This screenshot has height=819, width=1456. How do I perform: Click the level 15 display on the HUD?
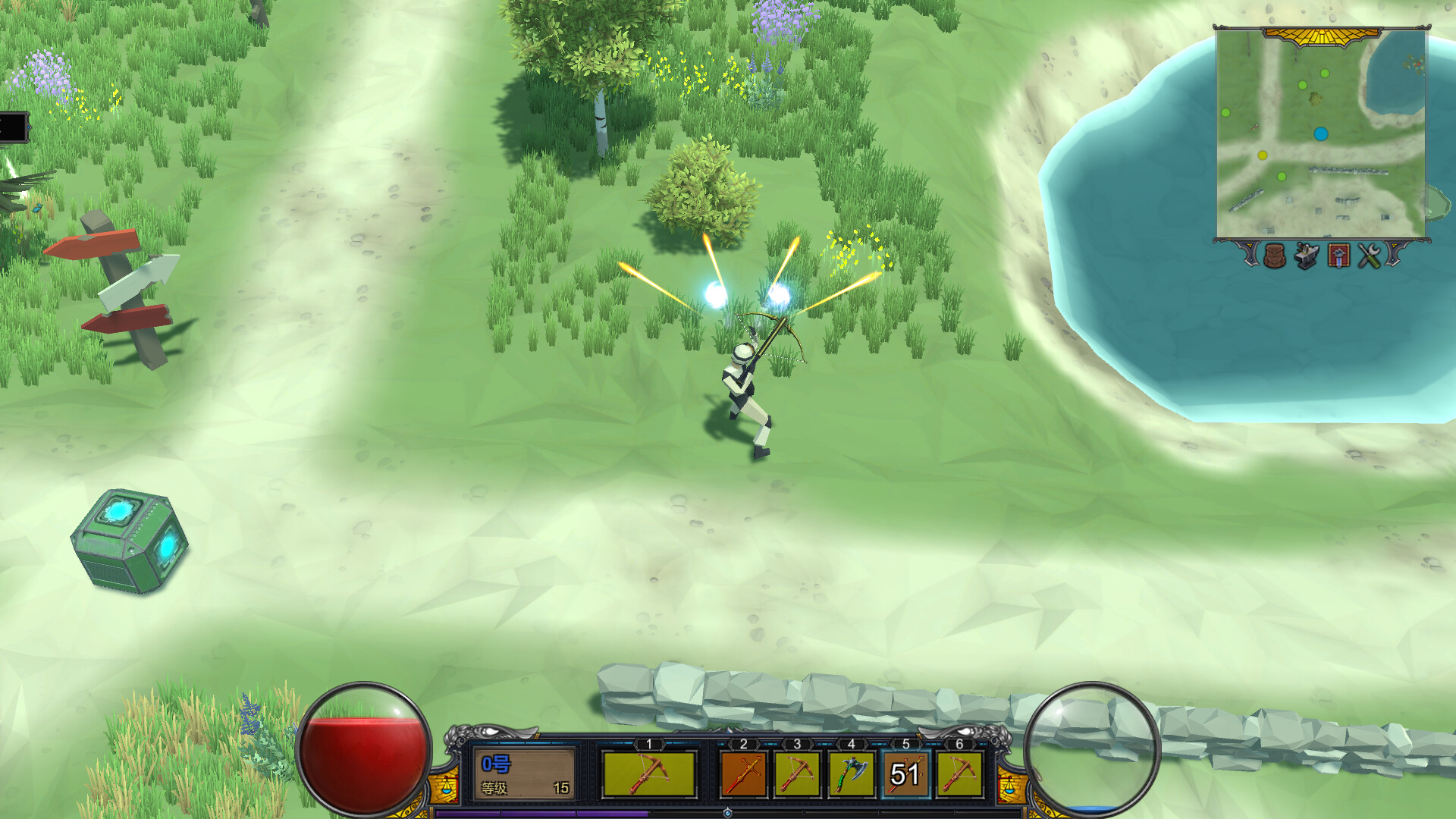(561, 787)
